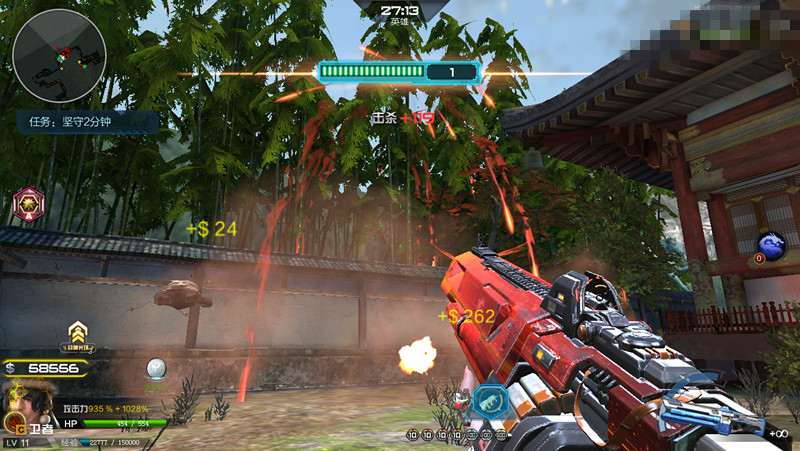Viewport: 800px width, 451px height.
Task: Select the blue hexagon gun icon
Action: 492,401
